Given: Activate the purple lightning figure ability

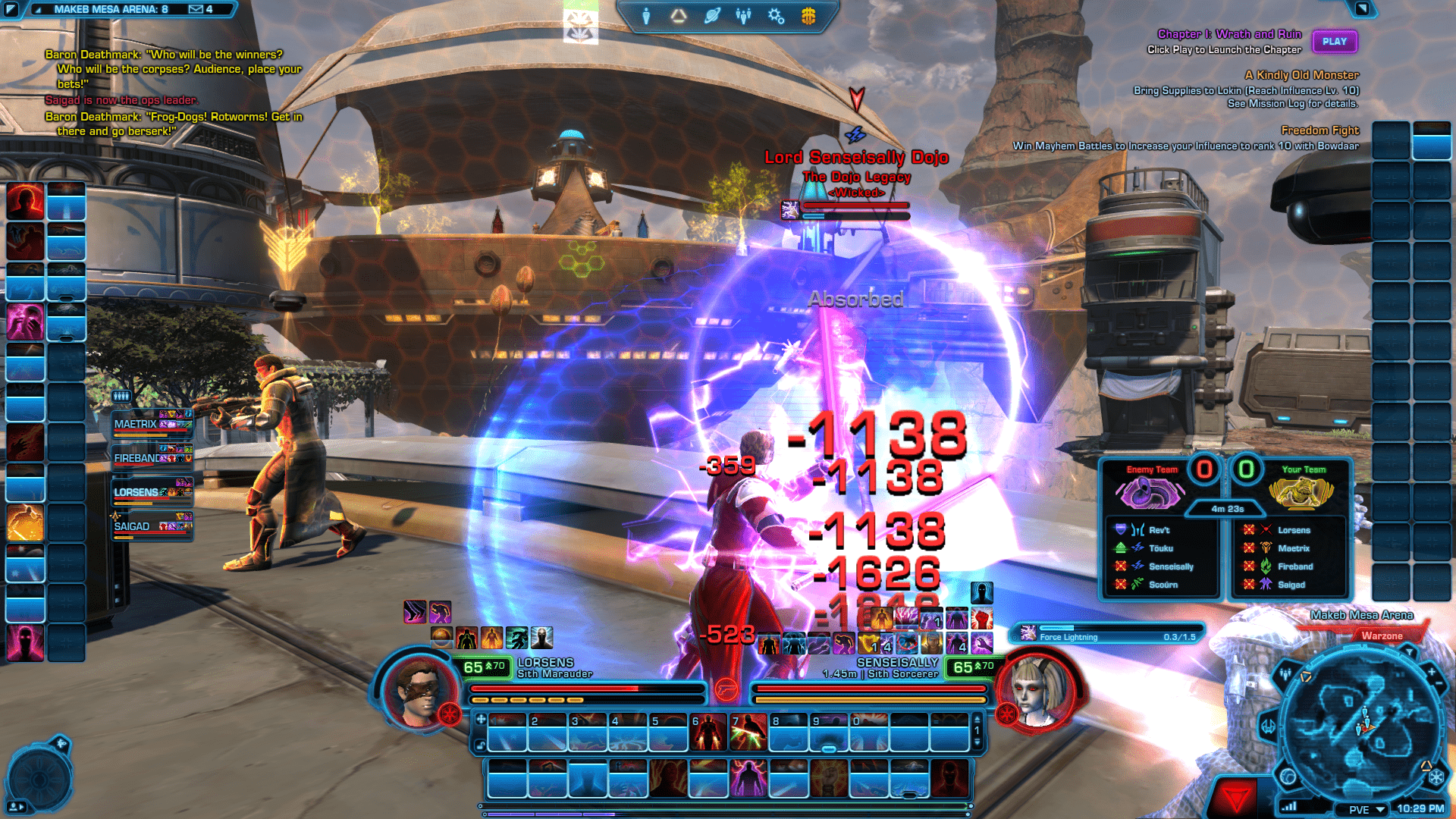Looking at the screenshot, I should point(748,779).
